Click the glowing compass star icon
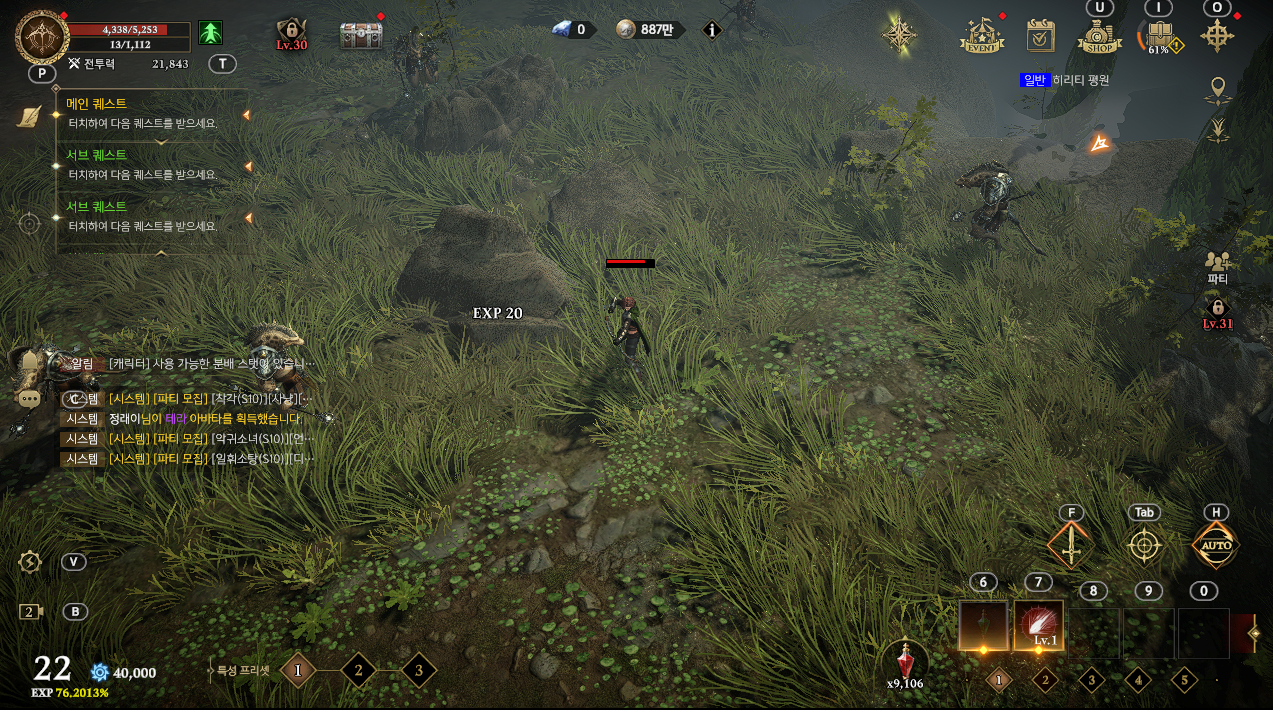 coord(899,34)
